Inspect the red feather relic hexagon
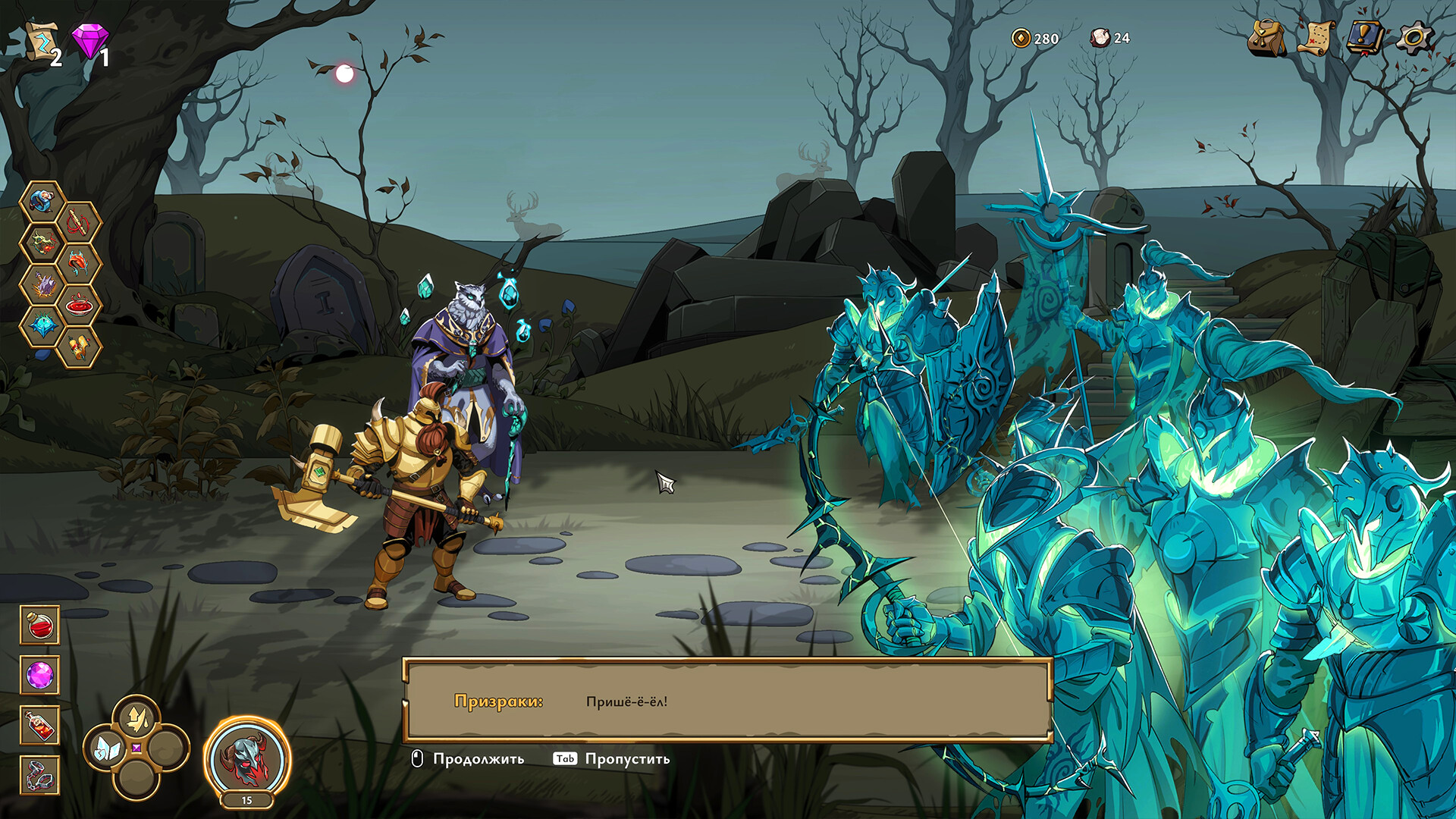The height and width of the screenshot is (819, 1456). point(79,264)
